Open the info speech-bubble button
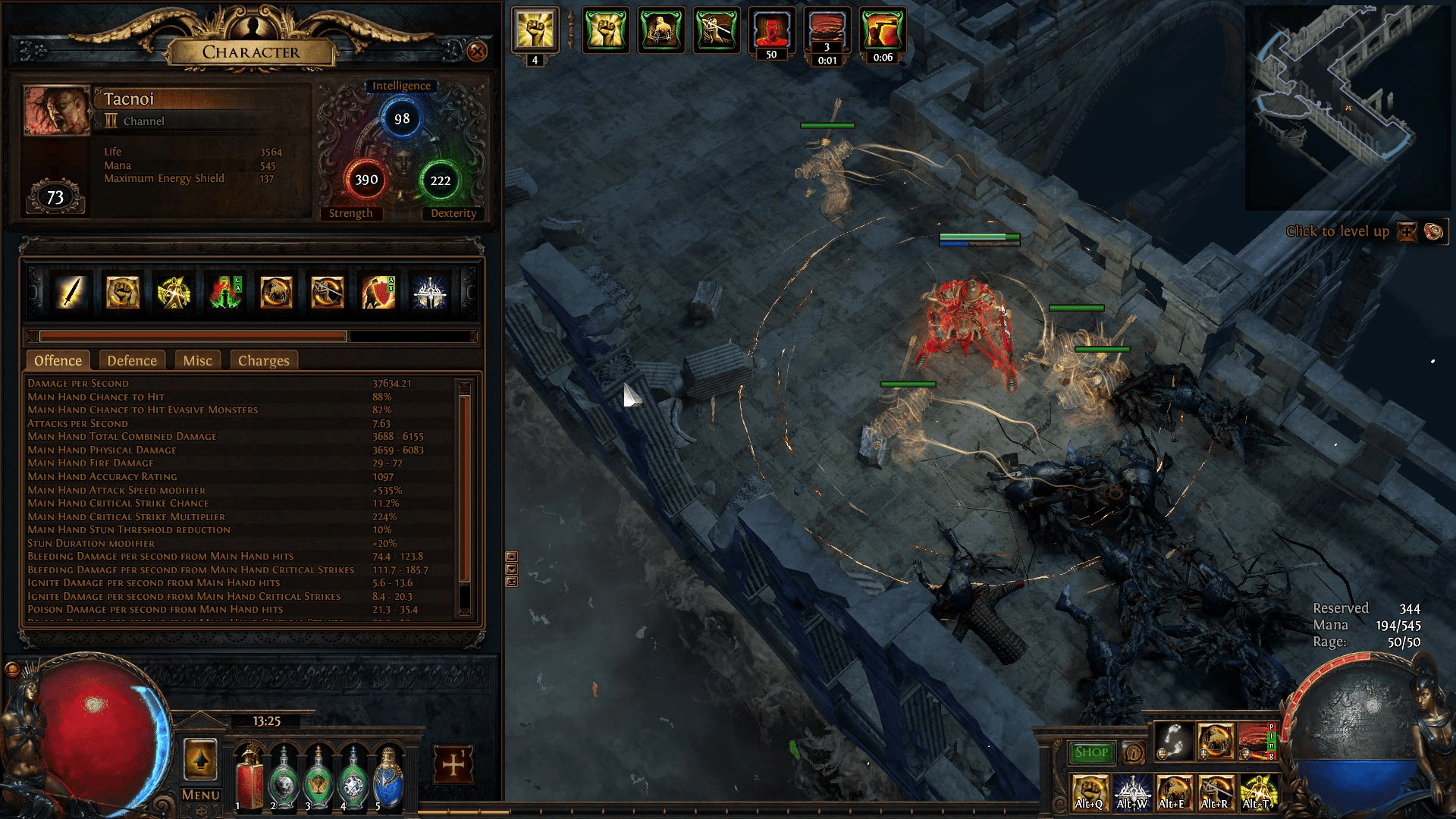The image size is (1456, 819). click(x=1134, y=752)
